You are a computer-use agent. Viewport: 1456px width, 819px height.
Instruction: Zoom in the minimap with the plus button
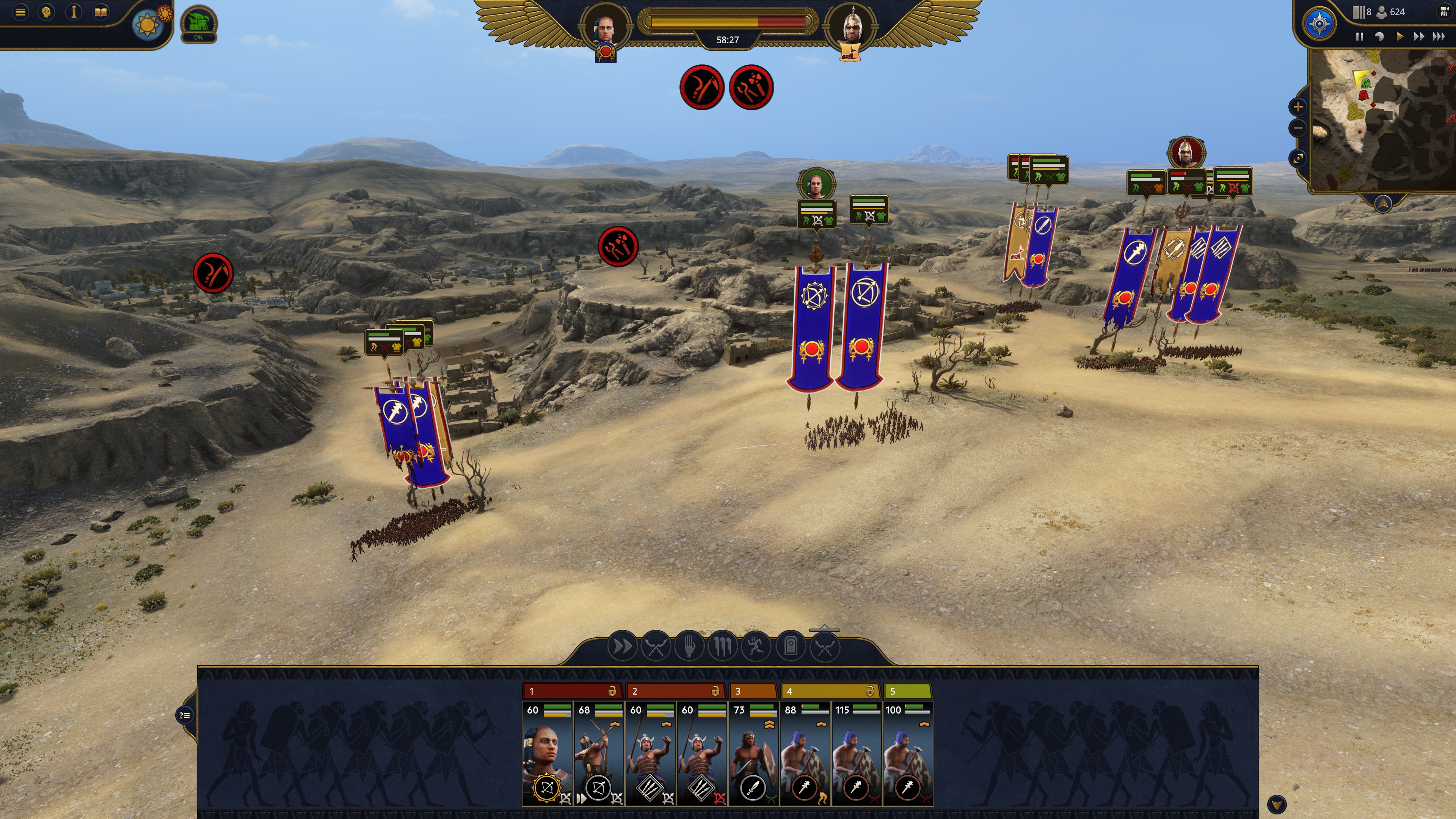(x=1298, y=106)
